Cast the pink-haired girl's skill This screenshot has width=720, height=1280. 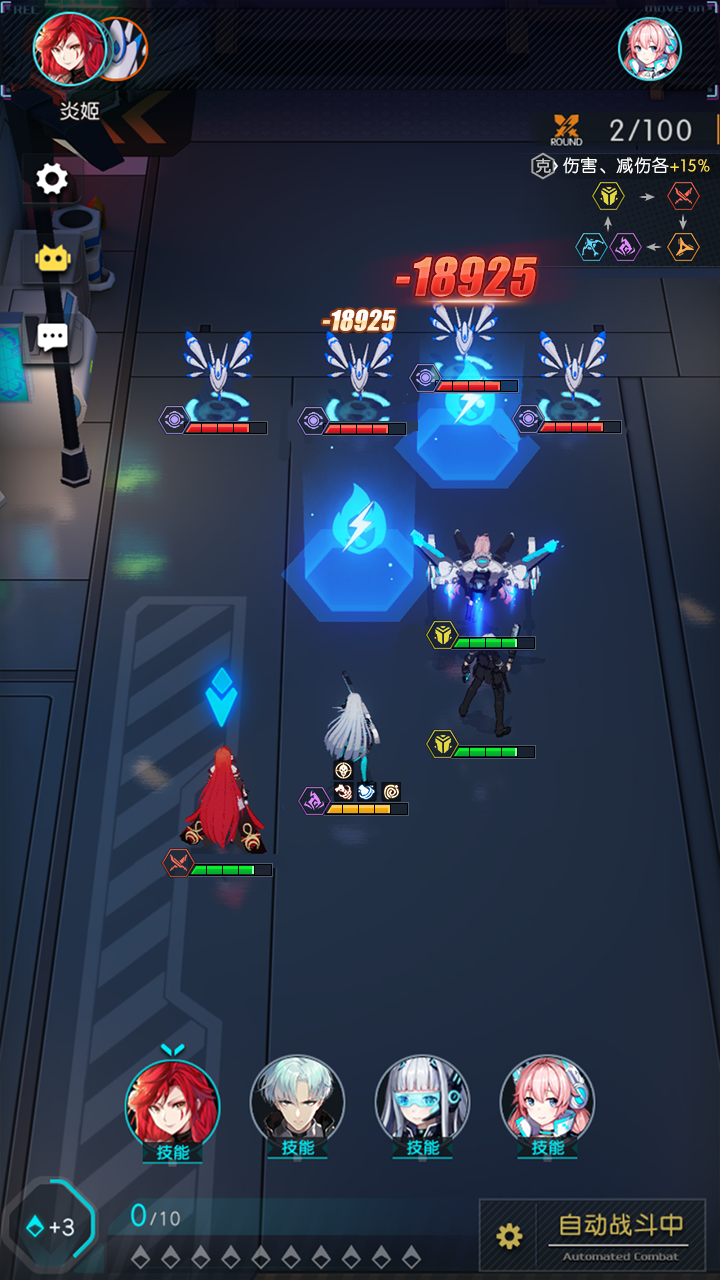(548, 1105)
